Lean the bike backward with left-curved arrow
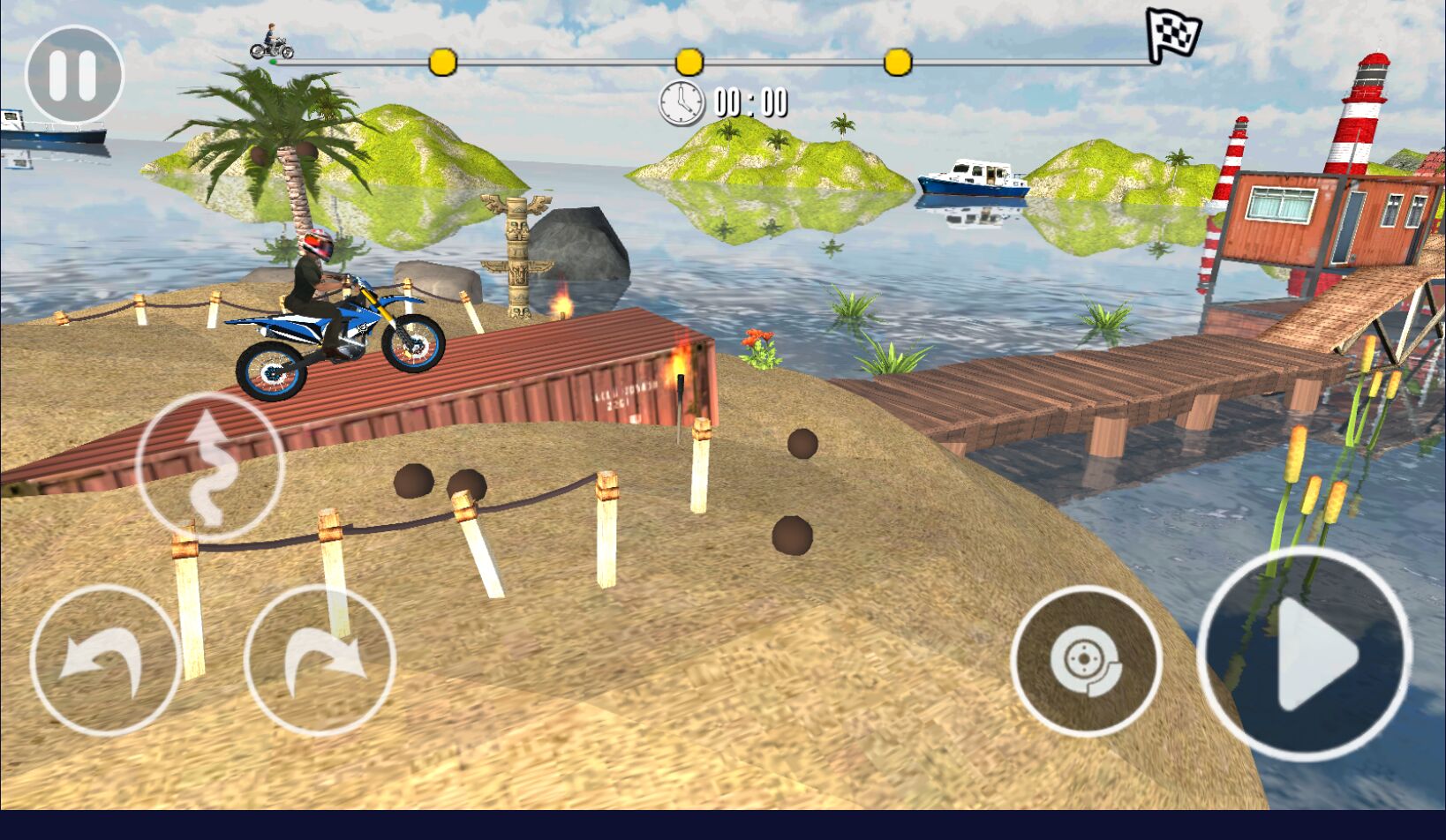The height and width of the screenshot is (840, 1446). tap(105, 660)
